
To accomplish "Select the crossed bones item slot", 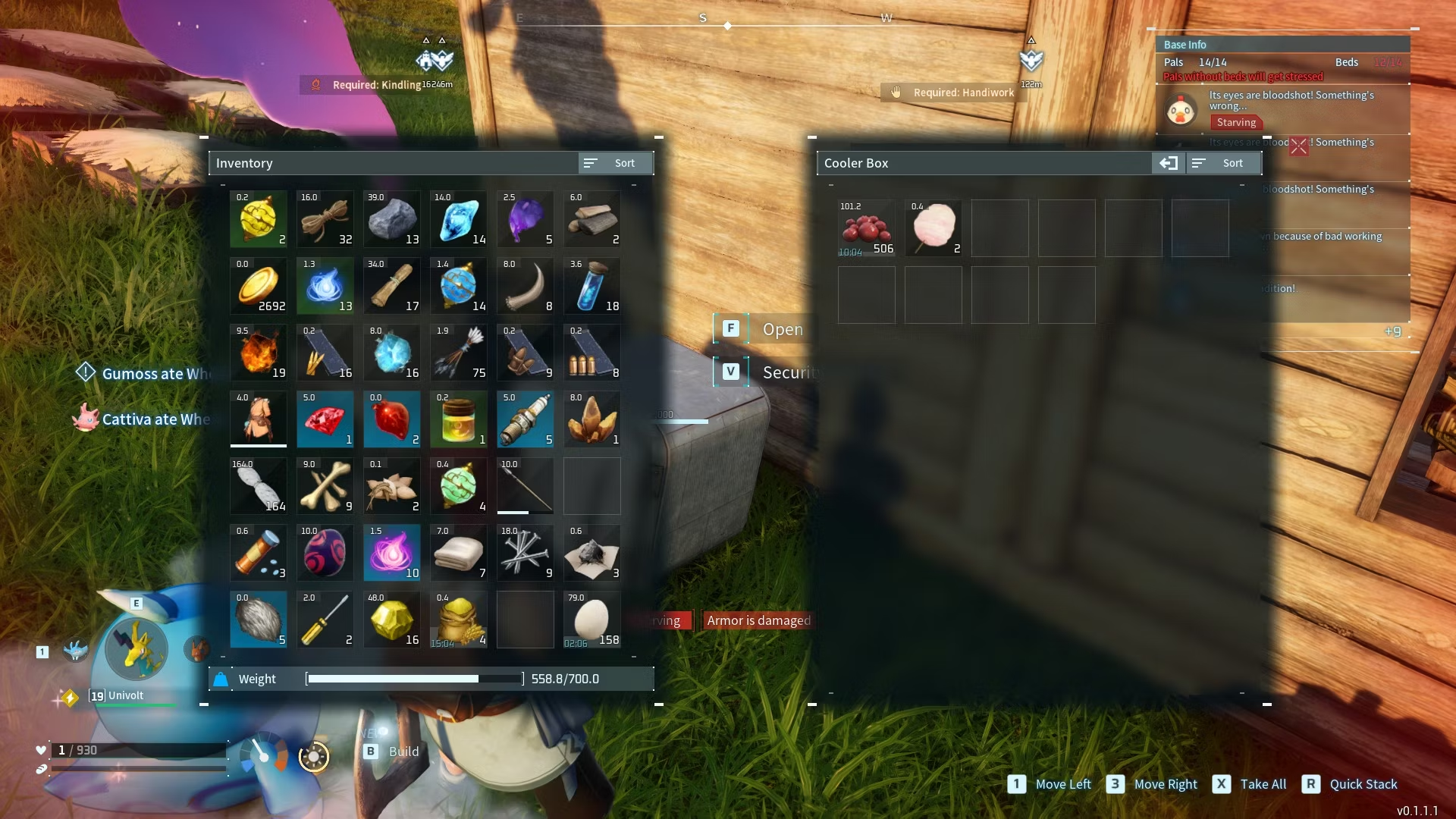I will pos(325,486).
